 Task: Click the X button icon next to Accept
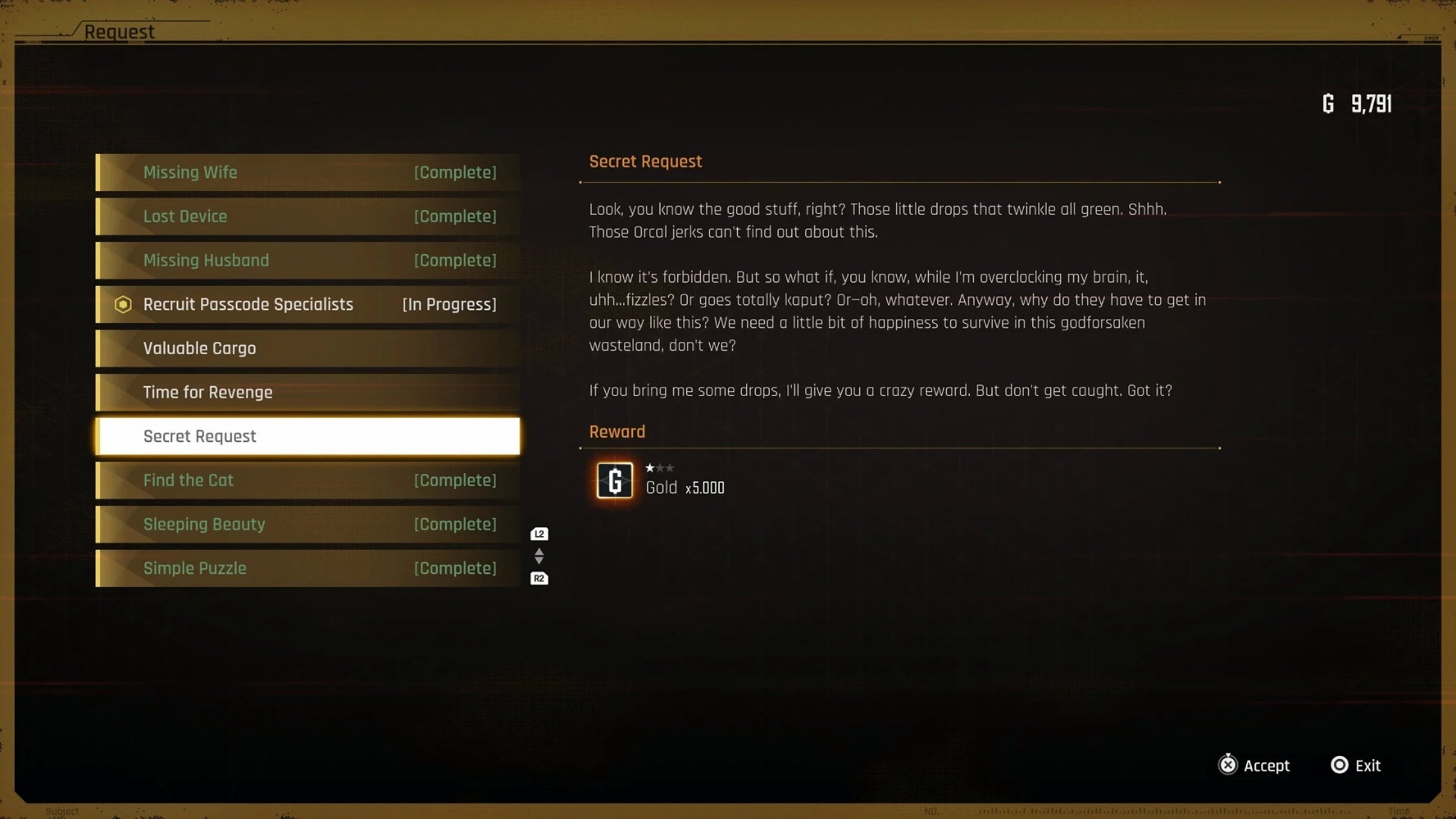point(1229,765)
